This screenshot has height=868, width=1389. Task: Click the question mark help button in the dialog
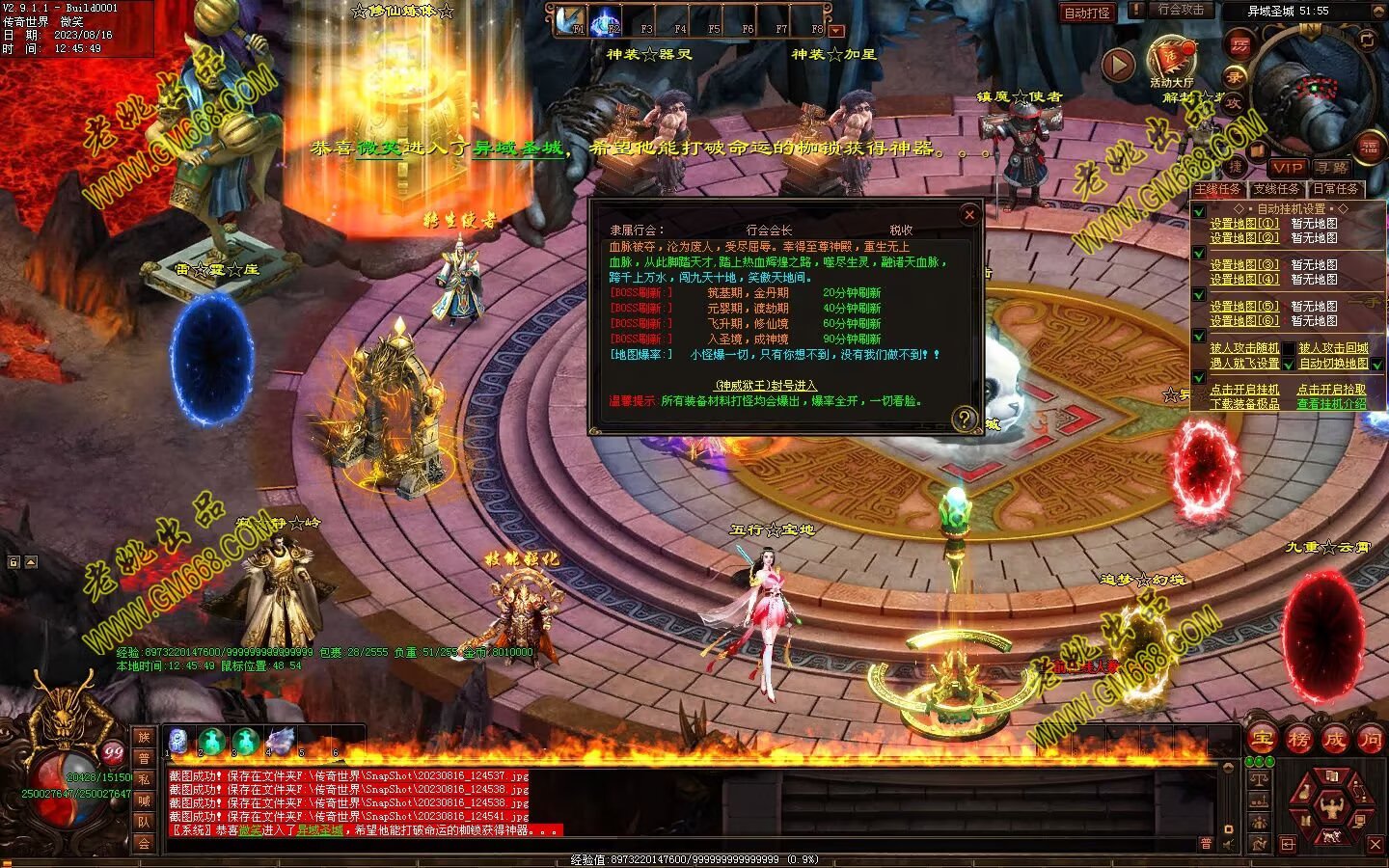pyautogui.click(x=964, y=419)
